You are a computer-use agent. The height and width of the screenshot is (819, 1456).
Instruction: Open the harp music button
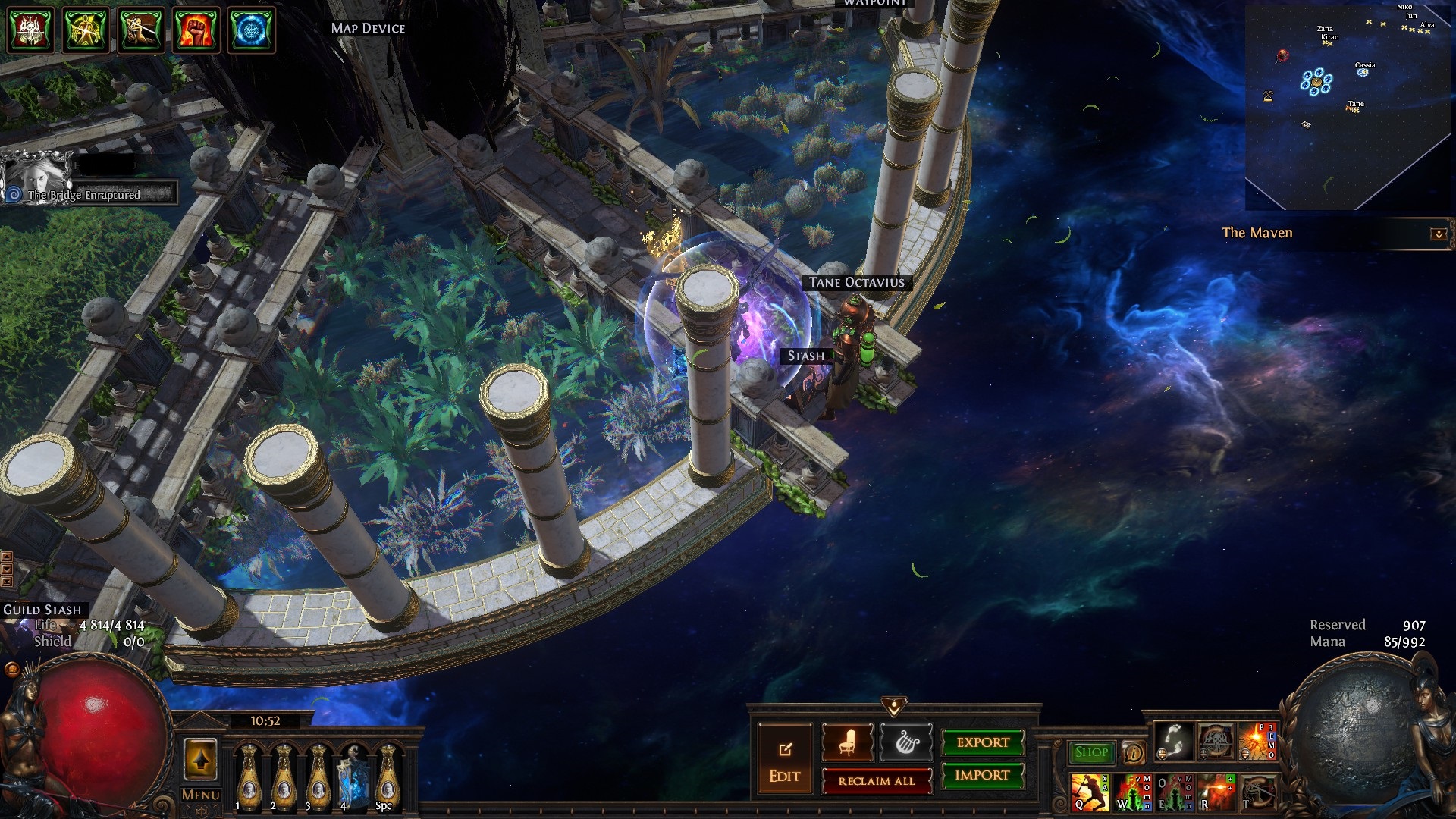point(907,742)
